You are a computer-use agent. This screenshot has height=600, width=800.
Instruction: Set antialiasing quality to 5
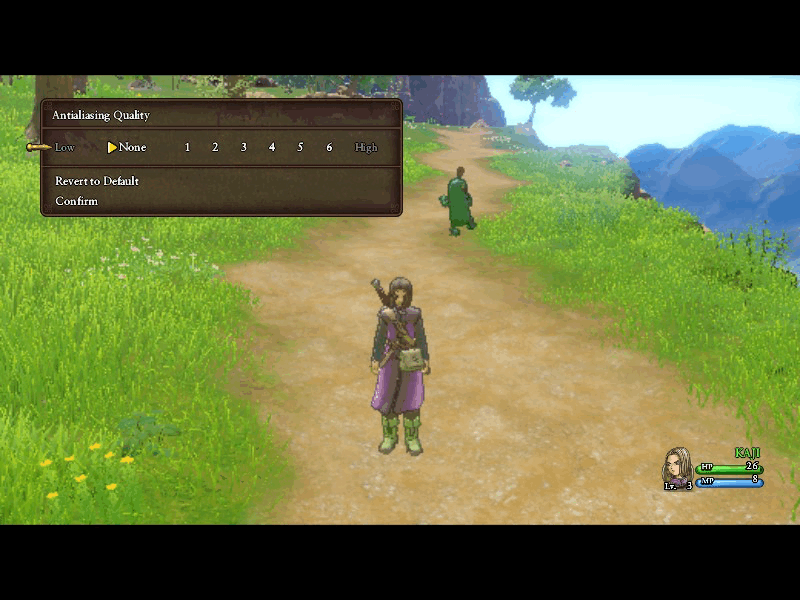point(300,147)
